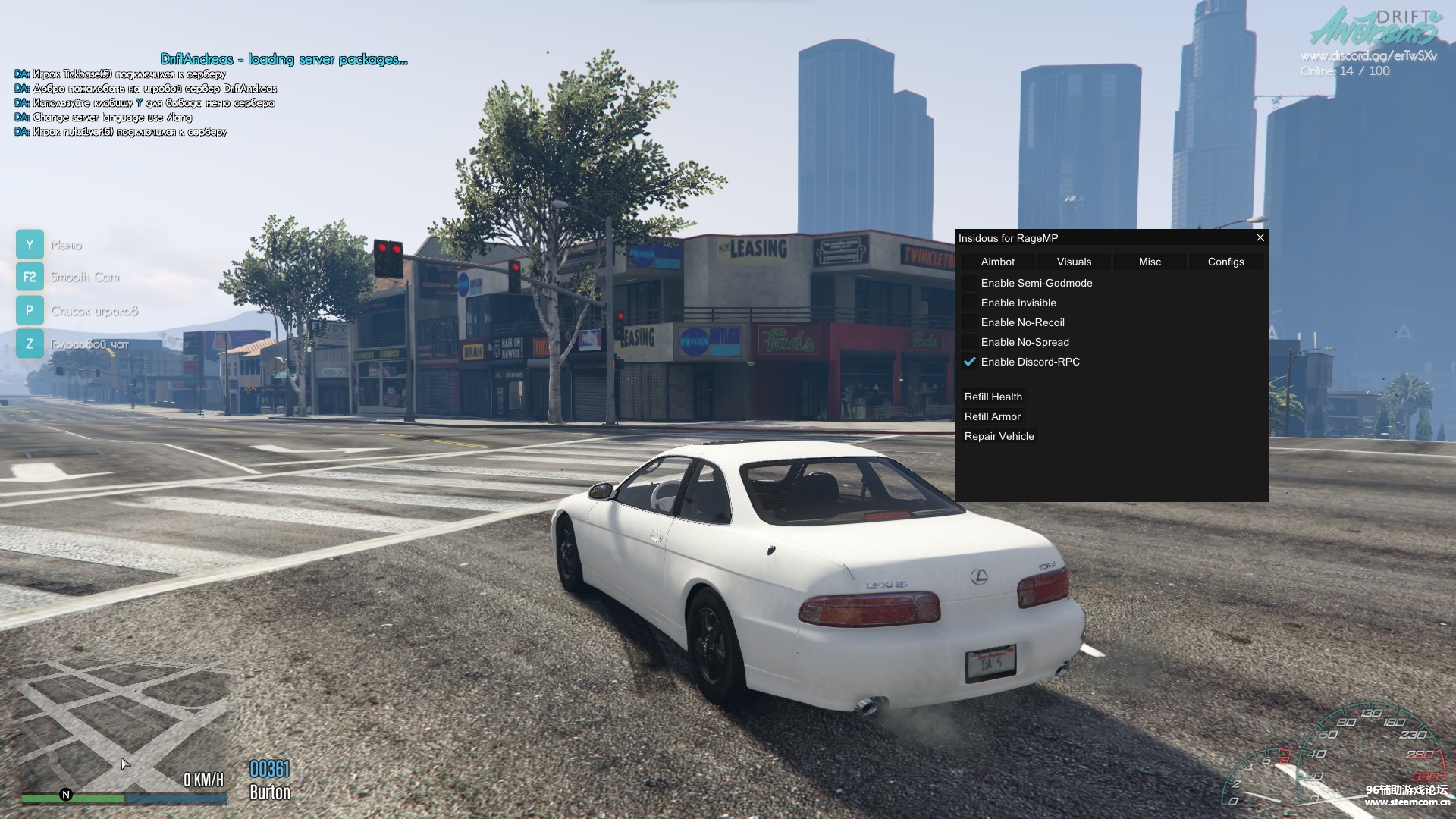Turn on the Enable No-Spread checkbox
This screenshot has height=819, width=1456.
(970, 342)
